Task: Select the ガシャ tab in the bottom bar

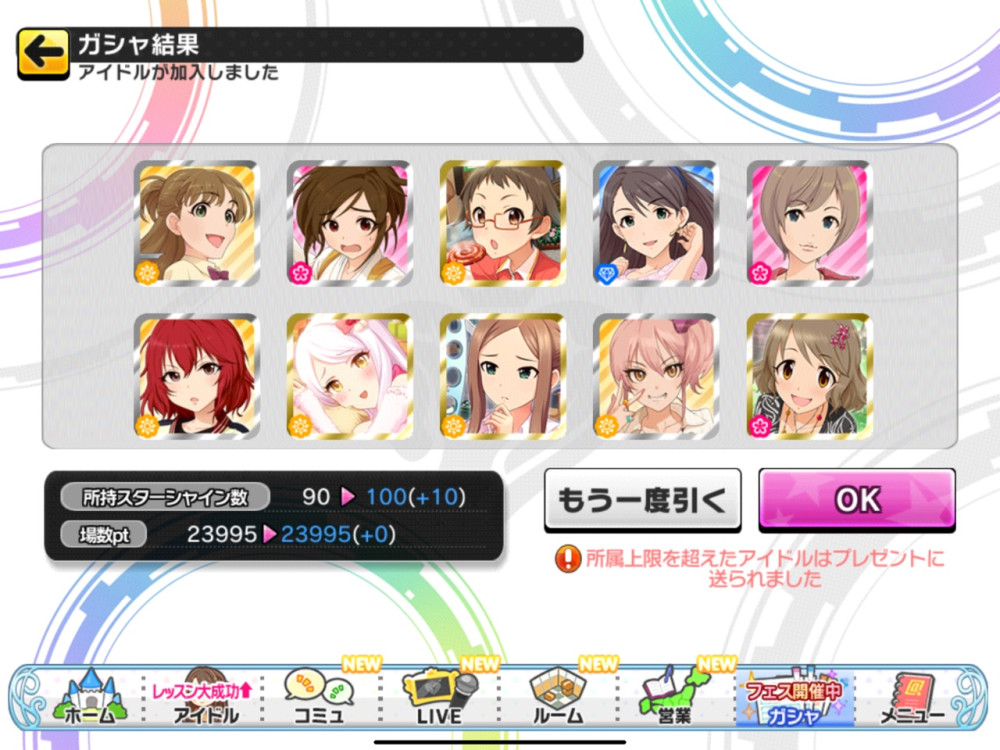Action: point(790,695)
